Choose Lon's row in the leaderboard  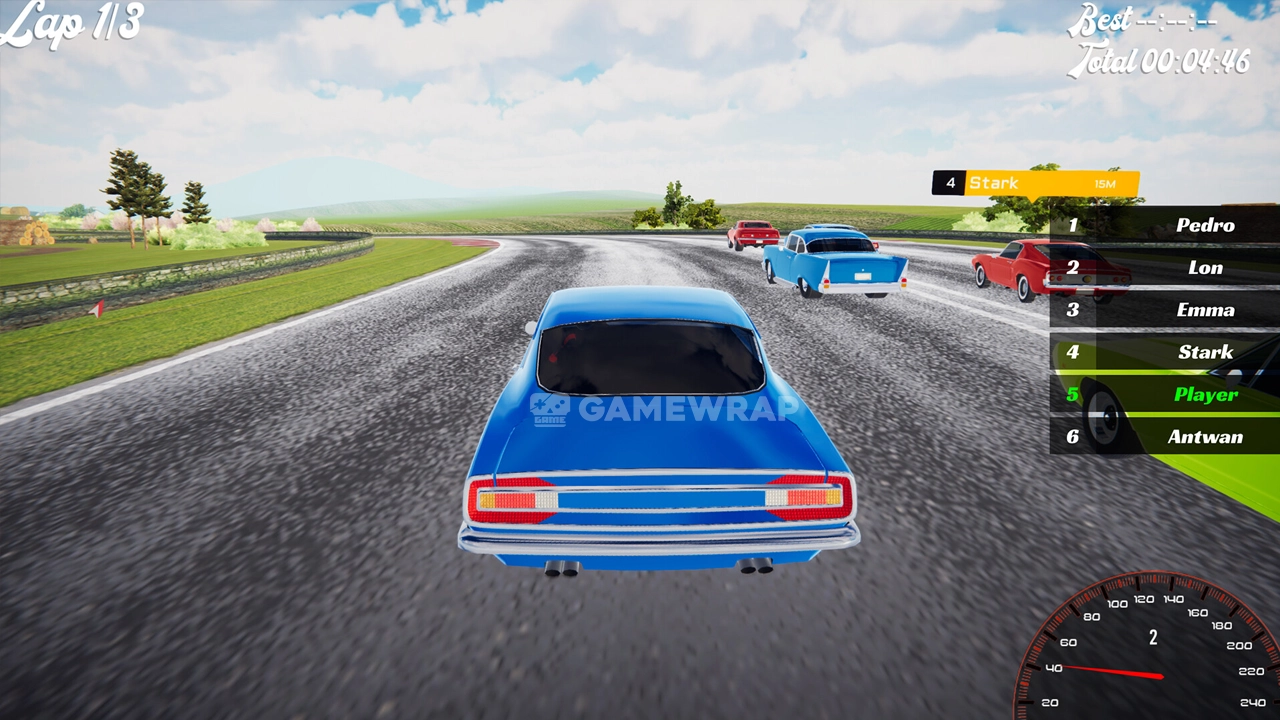[x=1165, y=267]
